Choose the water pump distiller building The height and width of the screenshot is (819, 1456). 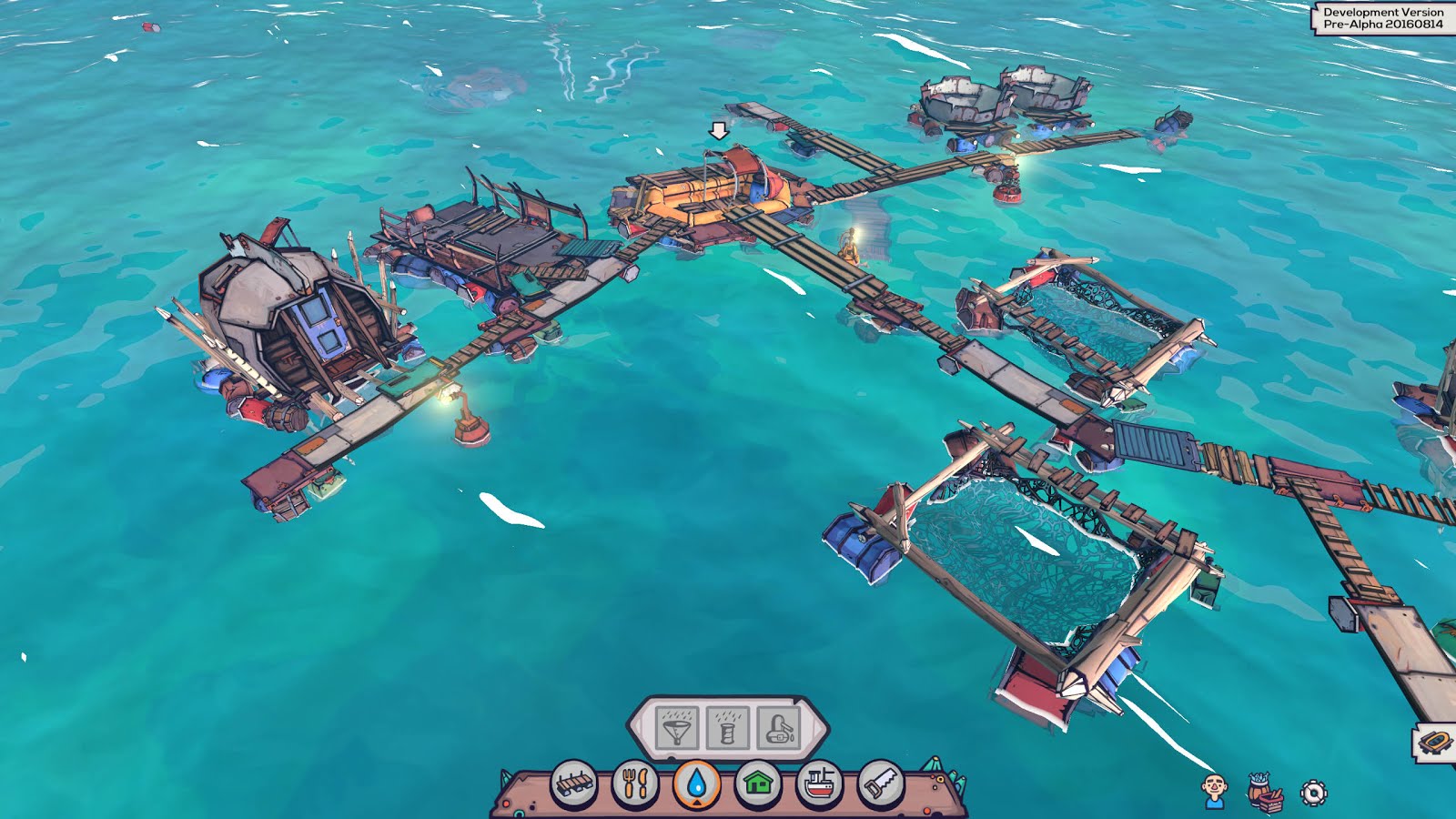(779, 728)
